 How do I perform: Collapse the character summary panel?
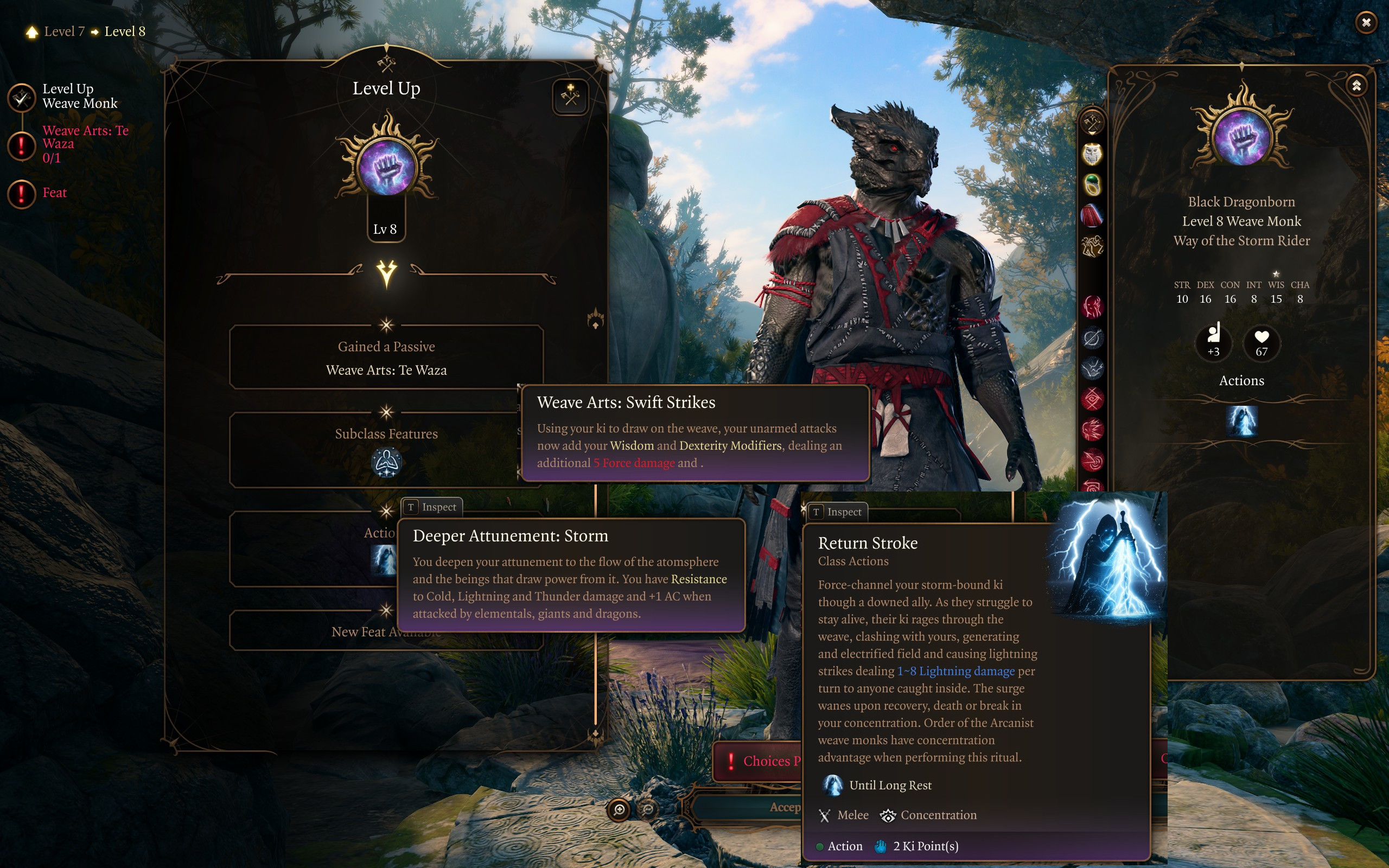(1356, 86)
